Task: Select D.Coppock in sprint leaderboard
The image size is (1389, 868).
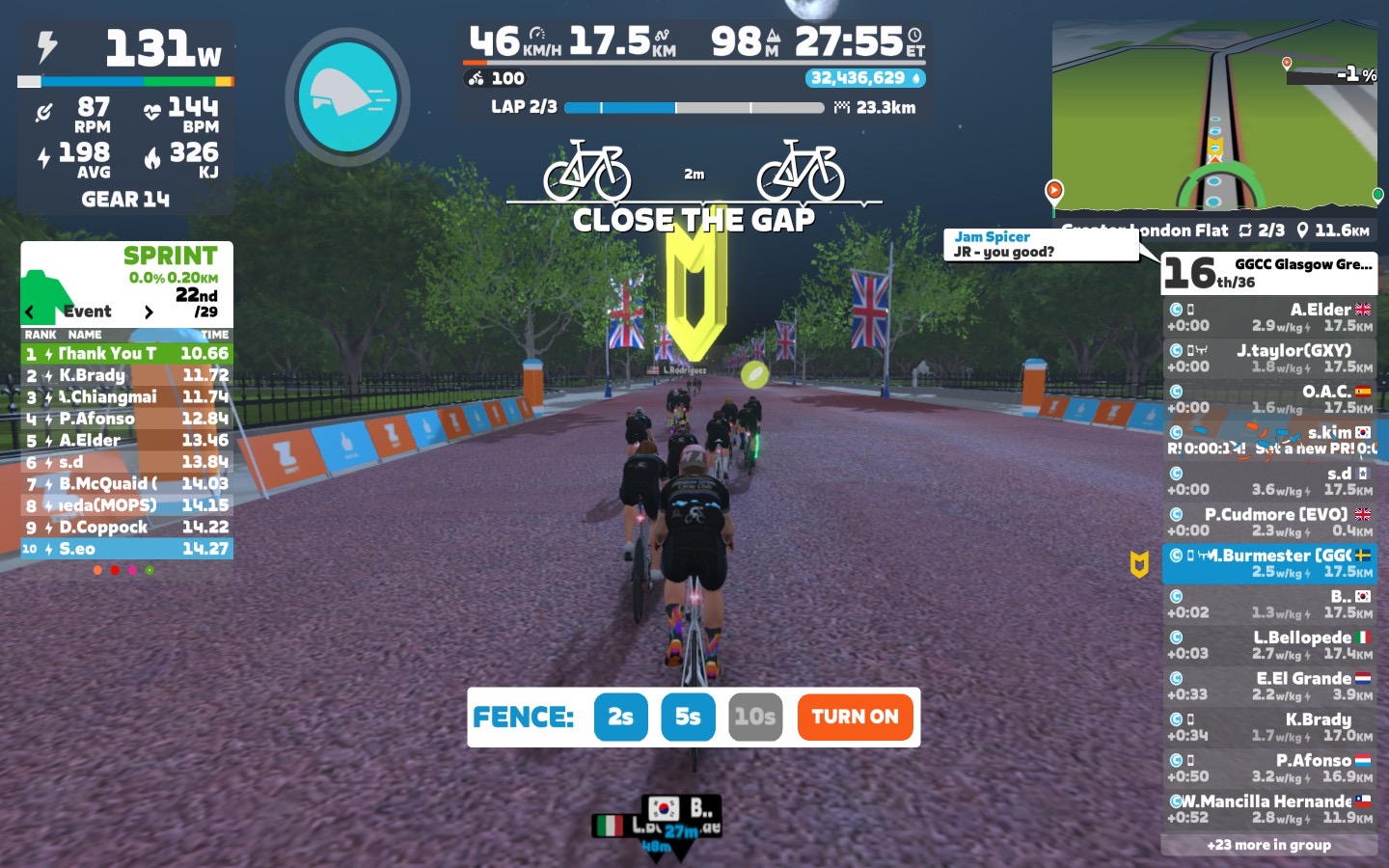Action: pos(126,527)
